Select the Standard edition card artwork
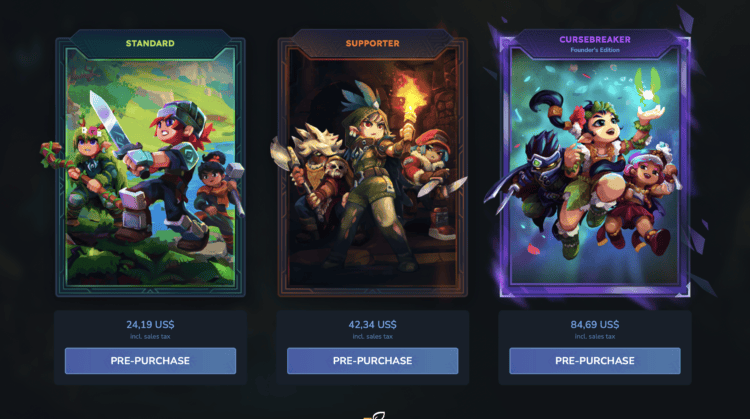This screenshot has width=750, height=419. (150, 170)
